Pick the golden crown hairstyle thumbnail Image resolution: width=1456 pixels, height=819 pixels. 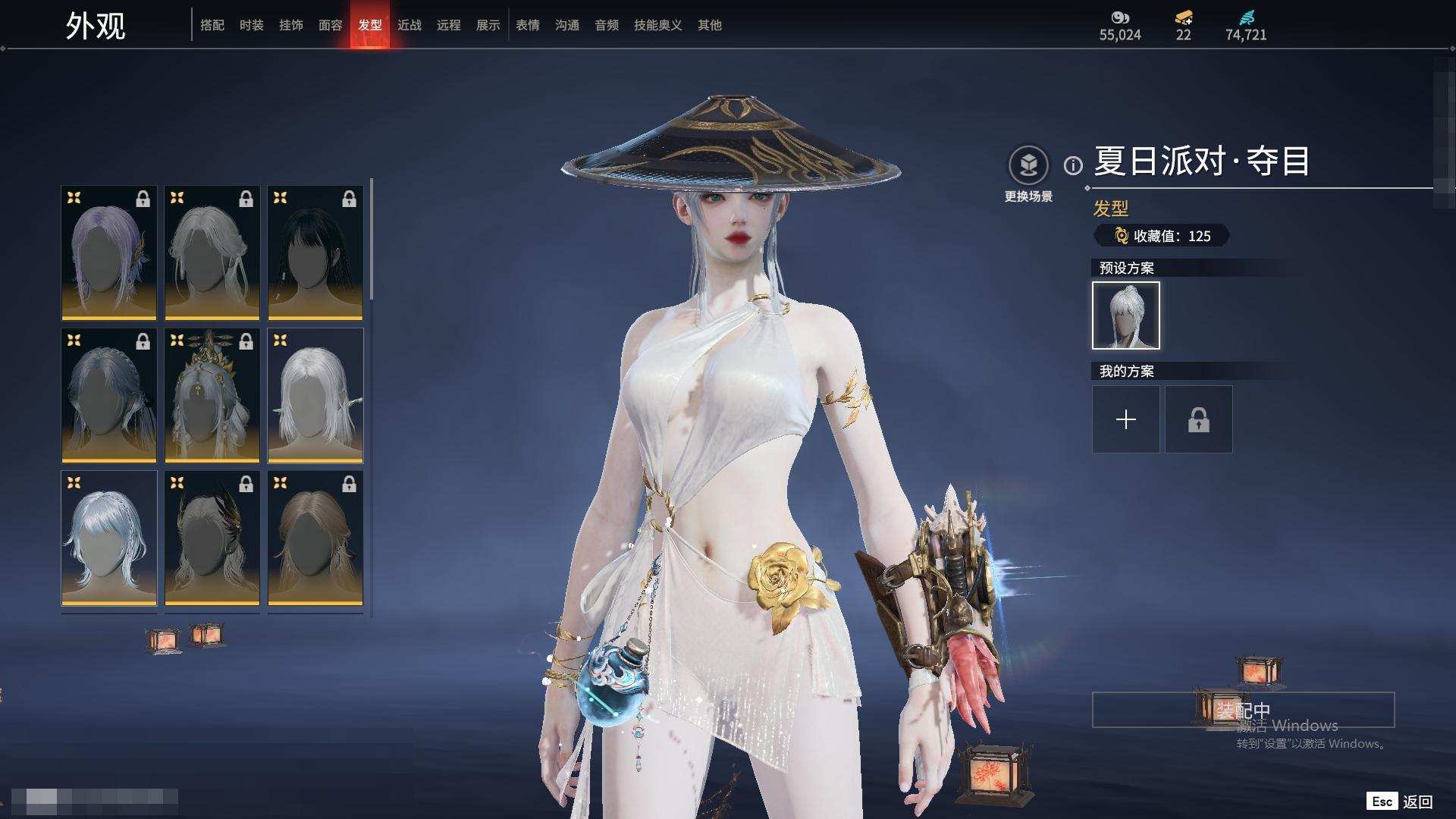click(212, 395)
